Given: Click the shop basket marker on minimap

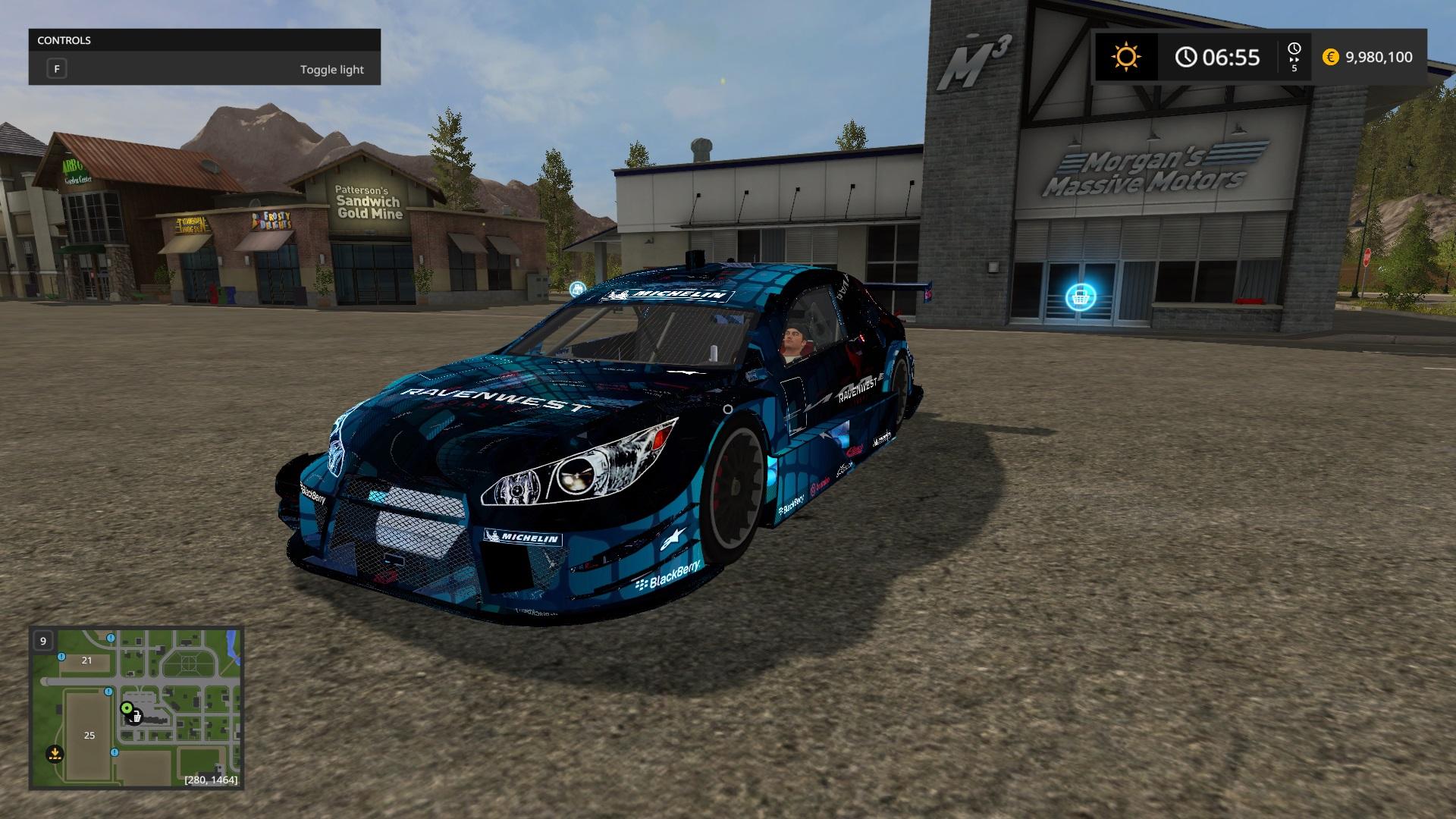Looking at the screenshot, I should [135, 716].
